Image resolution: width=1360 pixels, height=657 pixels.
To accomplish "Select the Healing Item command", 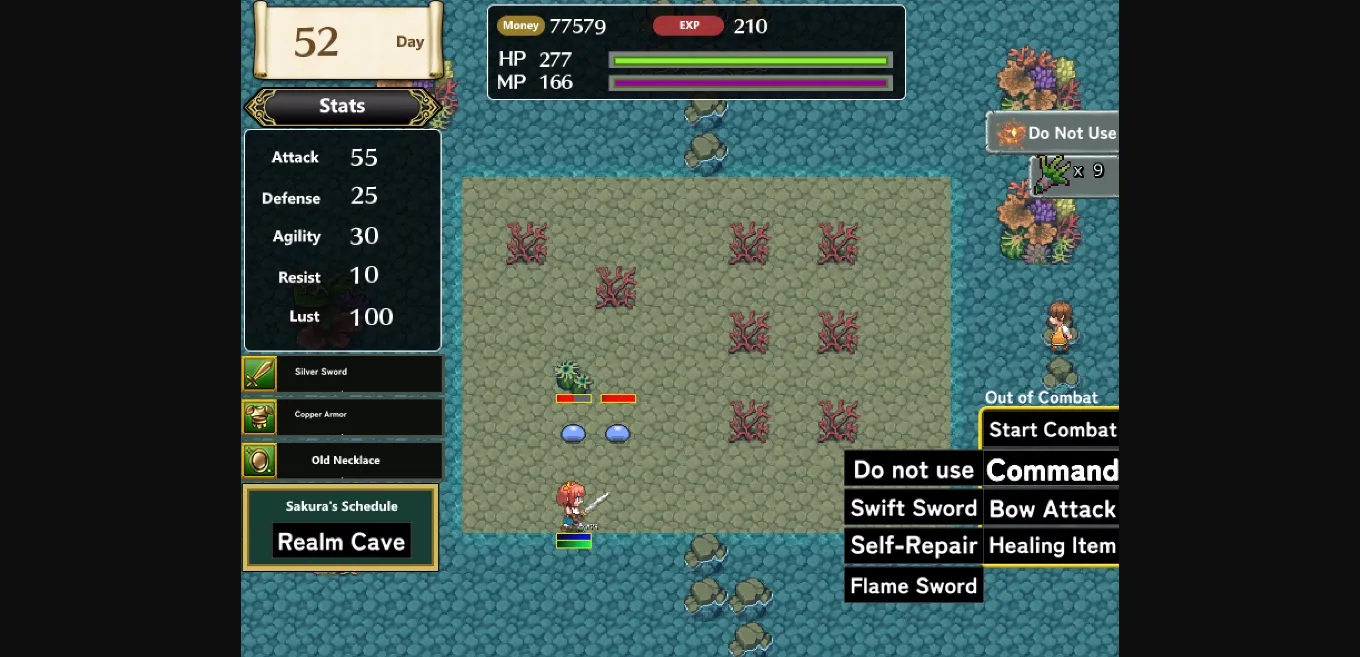I will pos(1051,546).
